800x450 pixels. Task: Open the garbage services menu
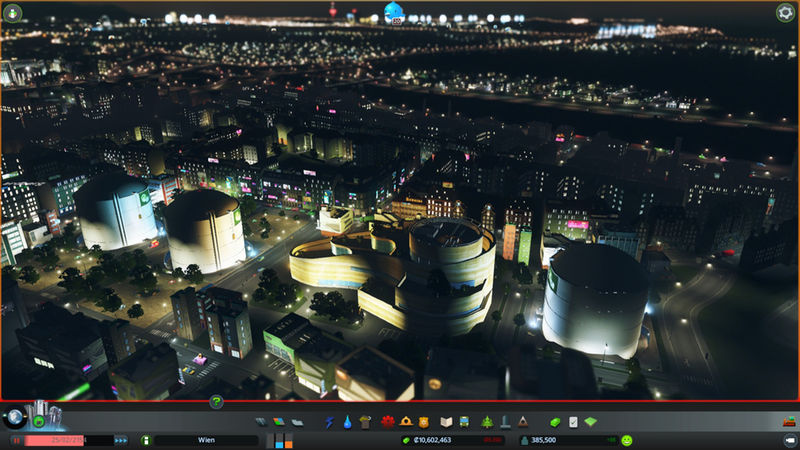click(365, 422)
